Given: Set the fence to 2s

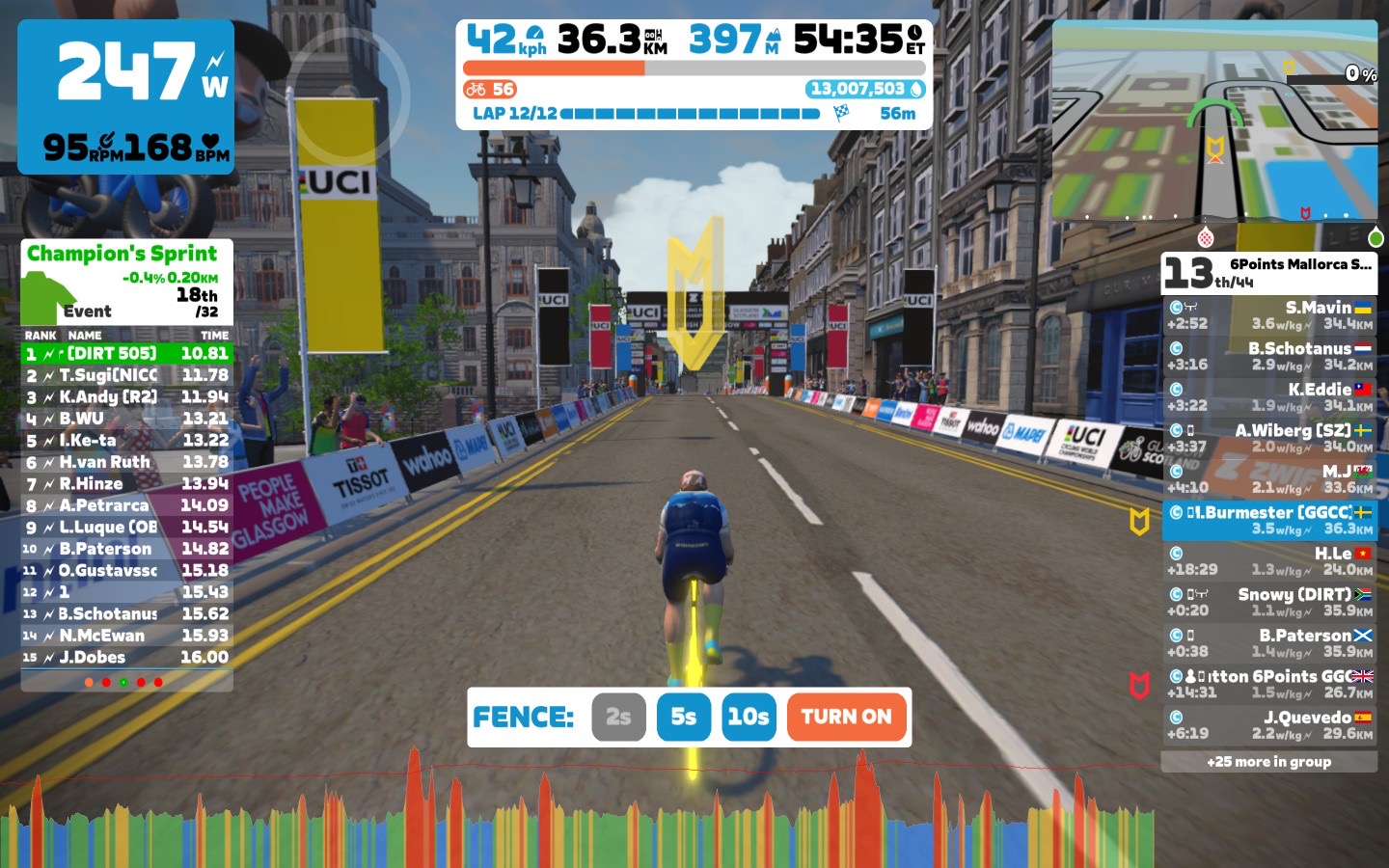Looking at the screenshot, I should coord(618,717).
